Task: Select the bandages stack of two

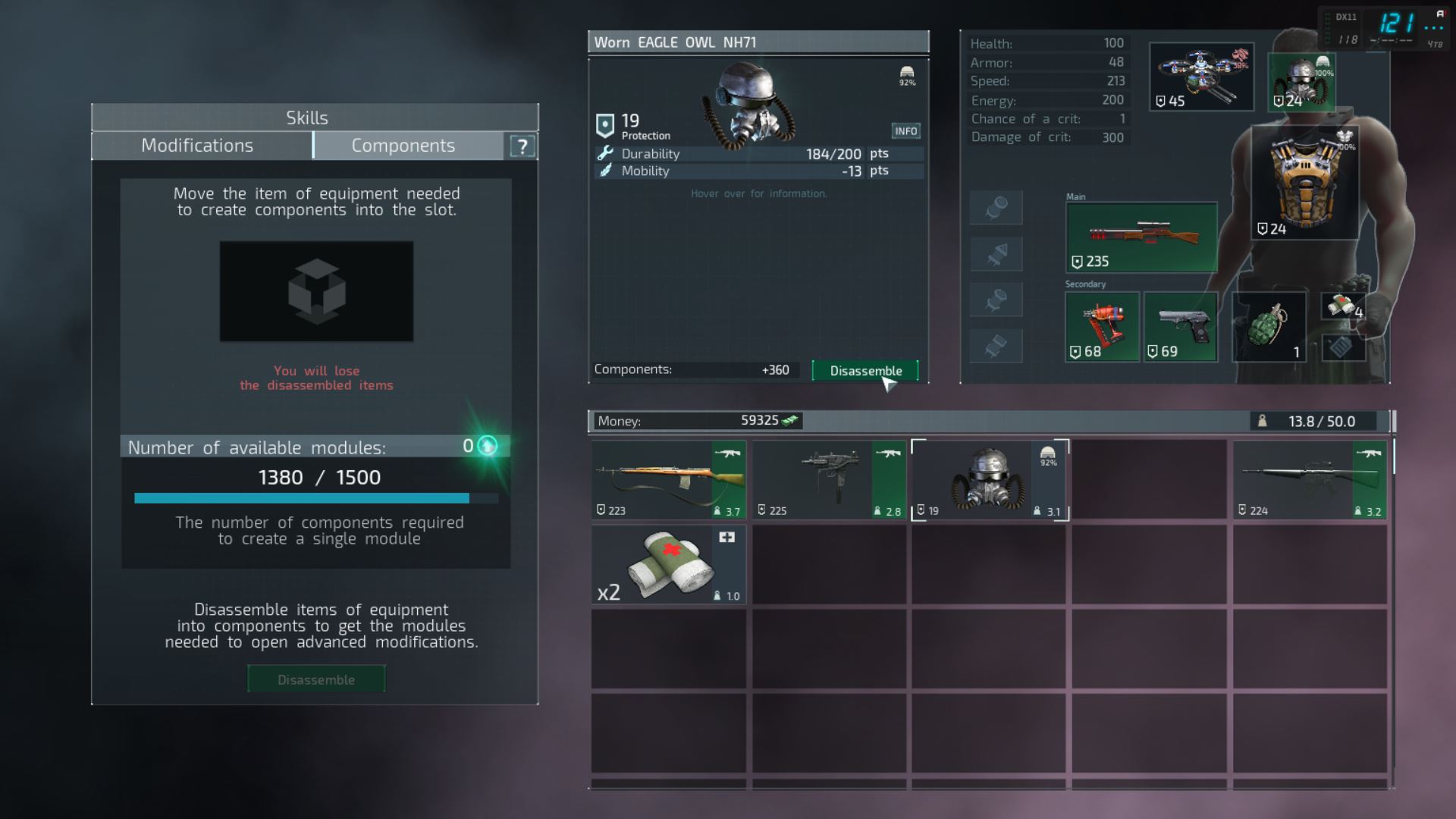Action: point(668,566)
